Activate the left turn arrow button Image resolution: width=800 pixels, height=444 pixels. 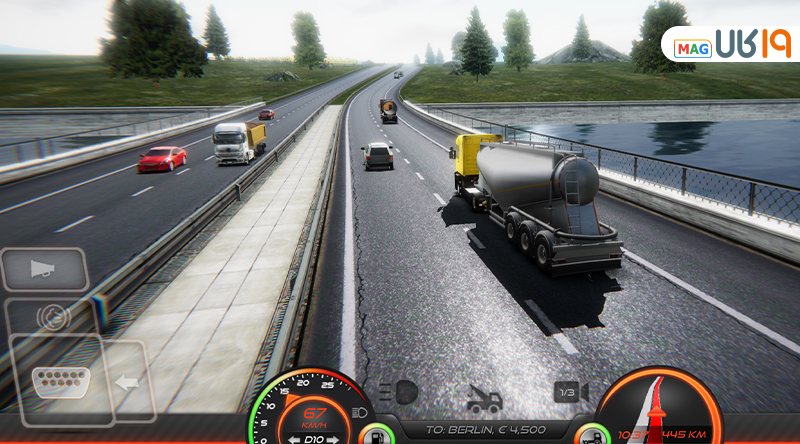(127, 382)
